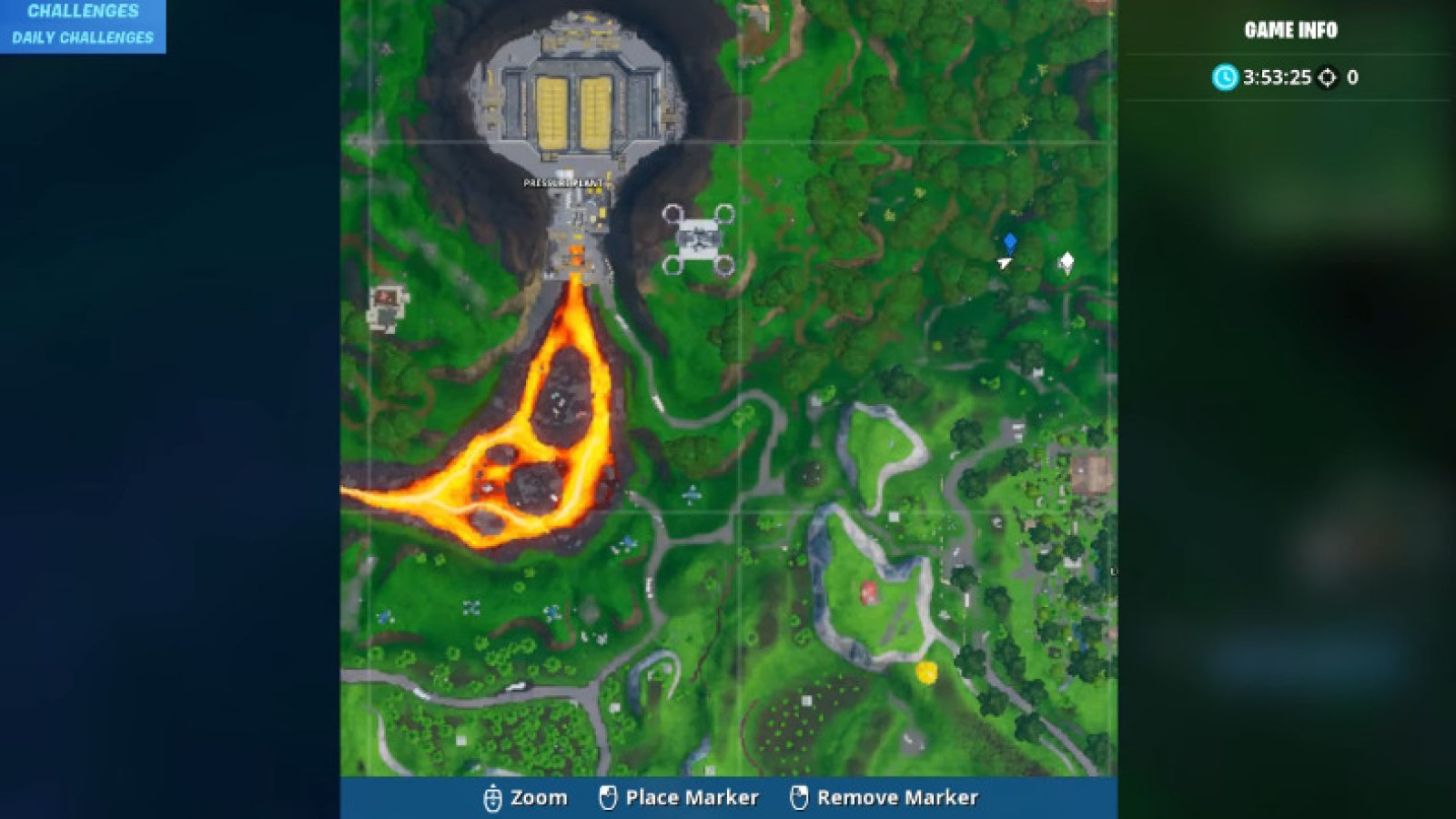Click the right mouse Remove Marker icon
Viewport: 1456px width, 819px height.
[801, 797]
